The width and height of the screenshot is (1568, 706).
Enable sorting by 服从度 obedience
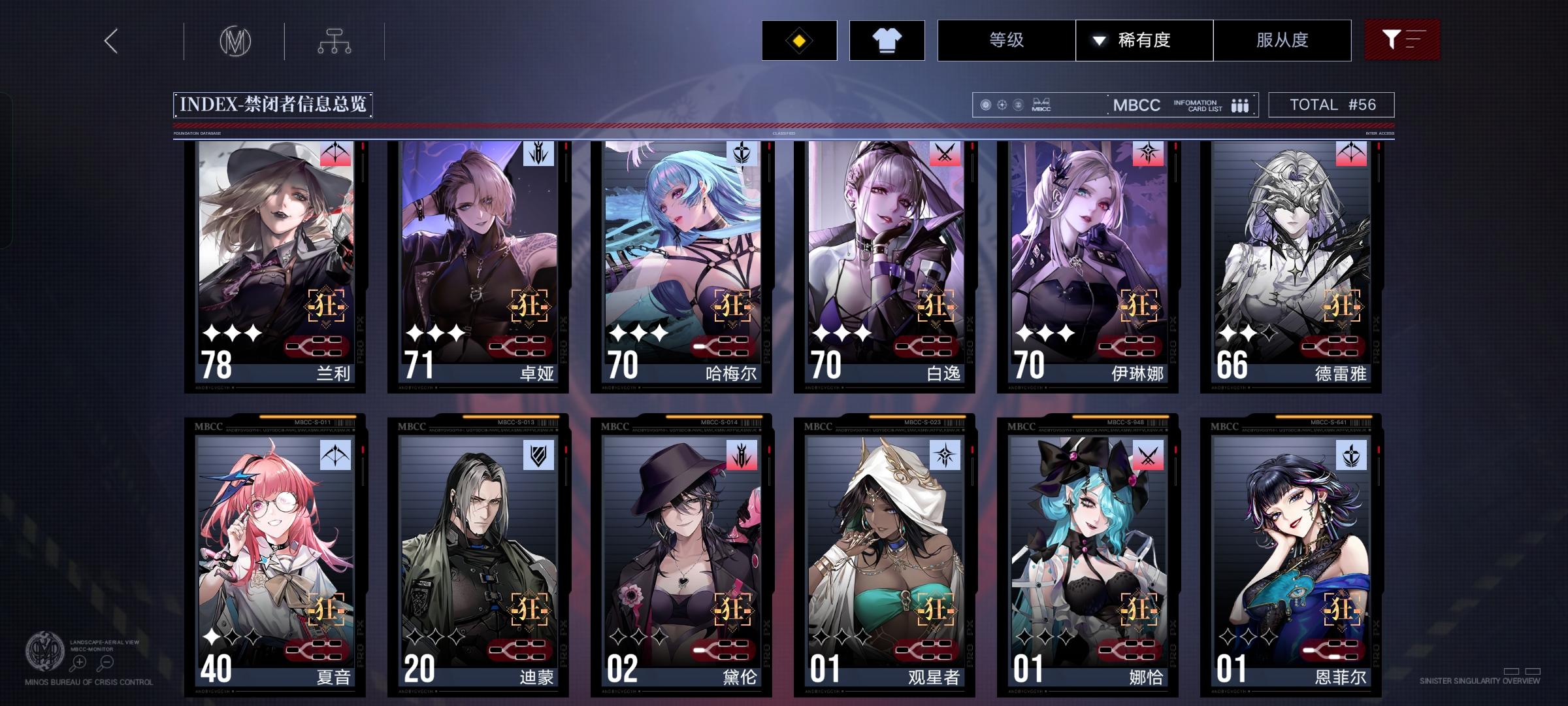tap(1282, 40)
